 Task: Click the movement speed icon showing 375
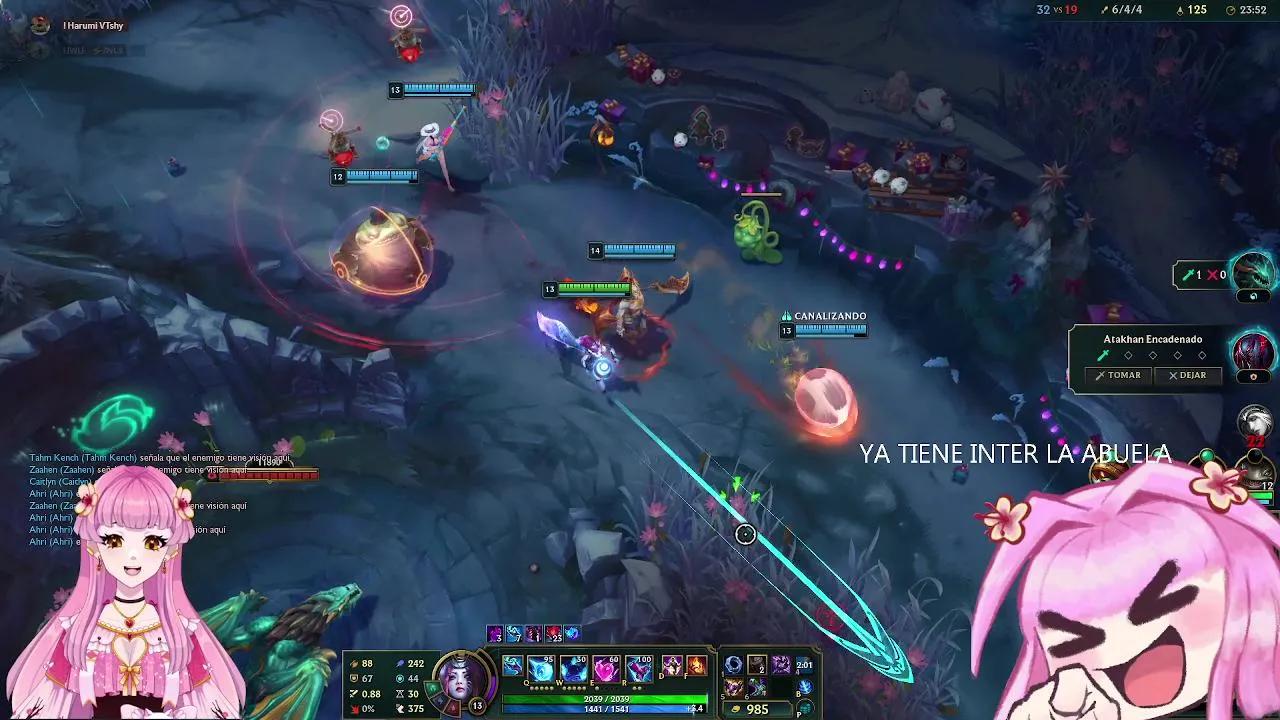[398, 709]
